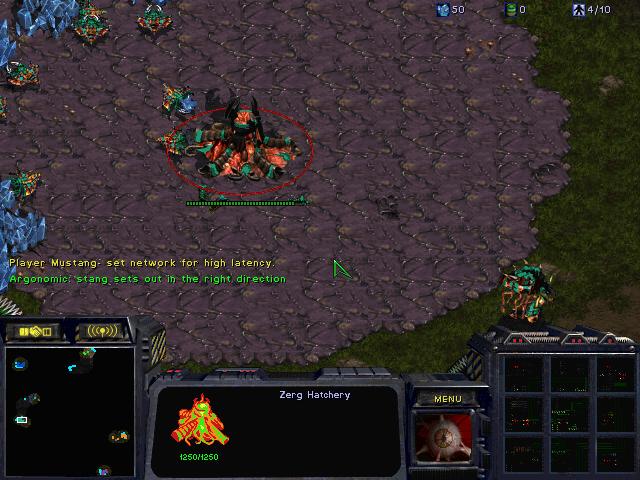This screenshot has height=480, width=640.
Task: Open the game MENU button
Action: (x=447, y=399)
